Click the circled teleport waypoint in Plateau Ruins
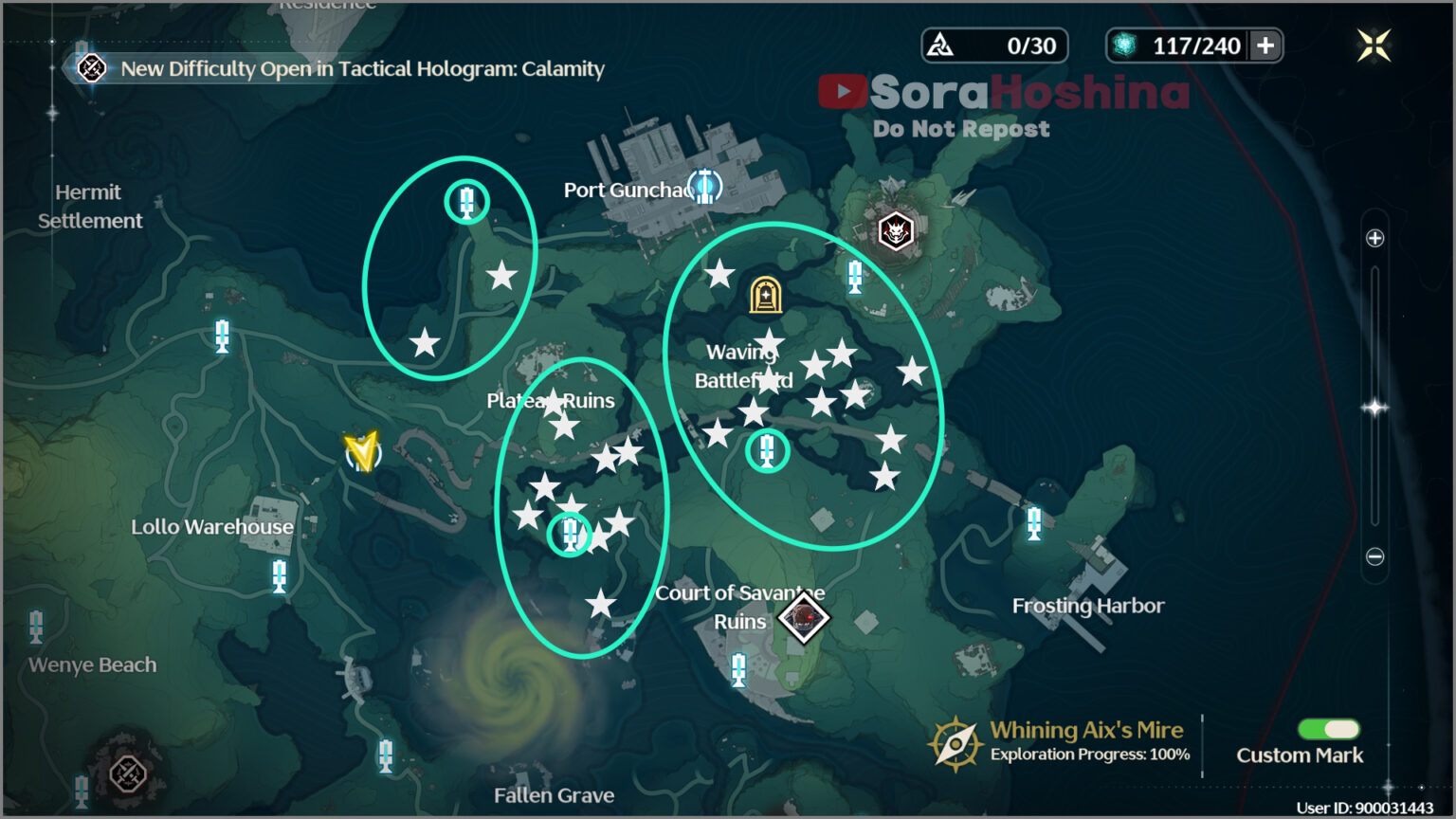The height and width of the screenshot is (819, 1456). tap(570, 534)
